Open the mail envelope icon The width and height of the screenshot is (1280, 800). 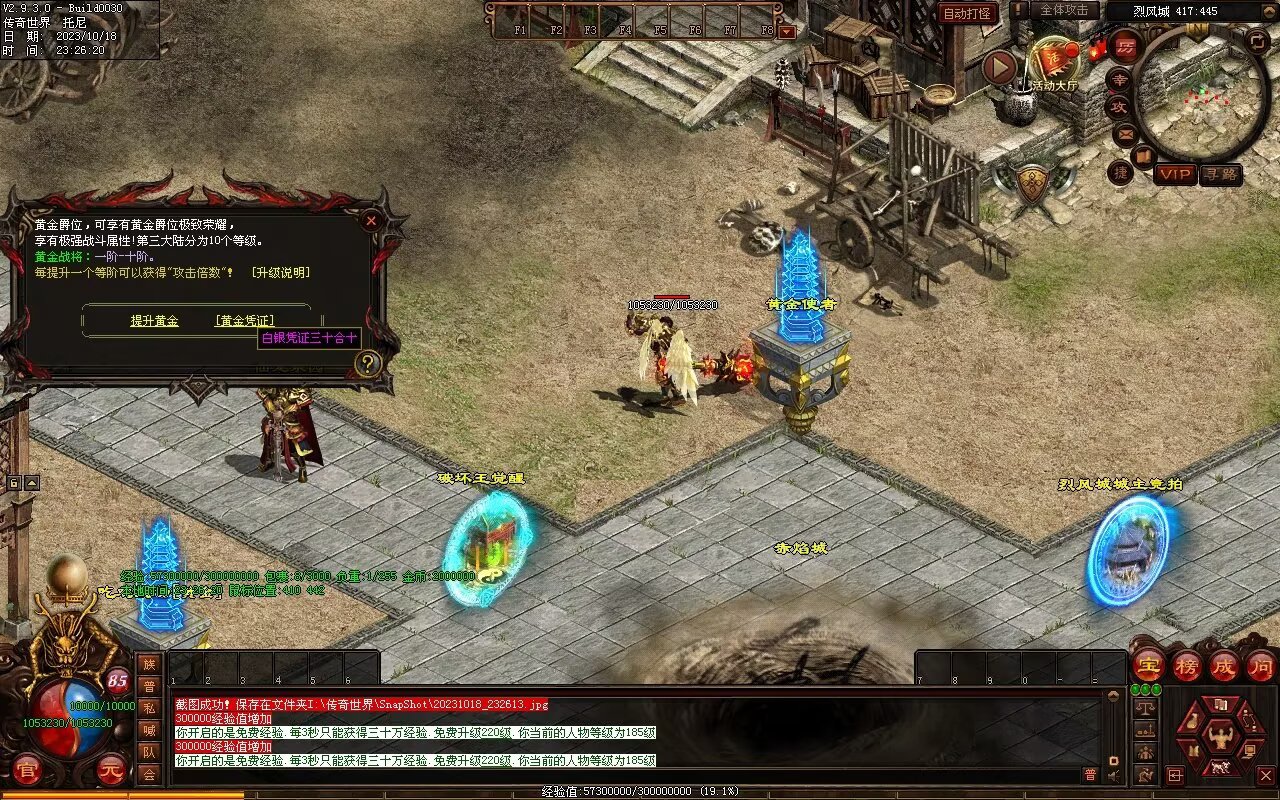coord(1125,134)
